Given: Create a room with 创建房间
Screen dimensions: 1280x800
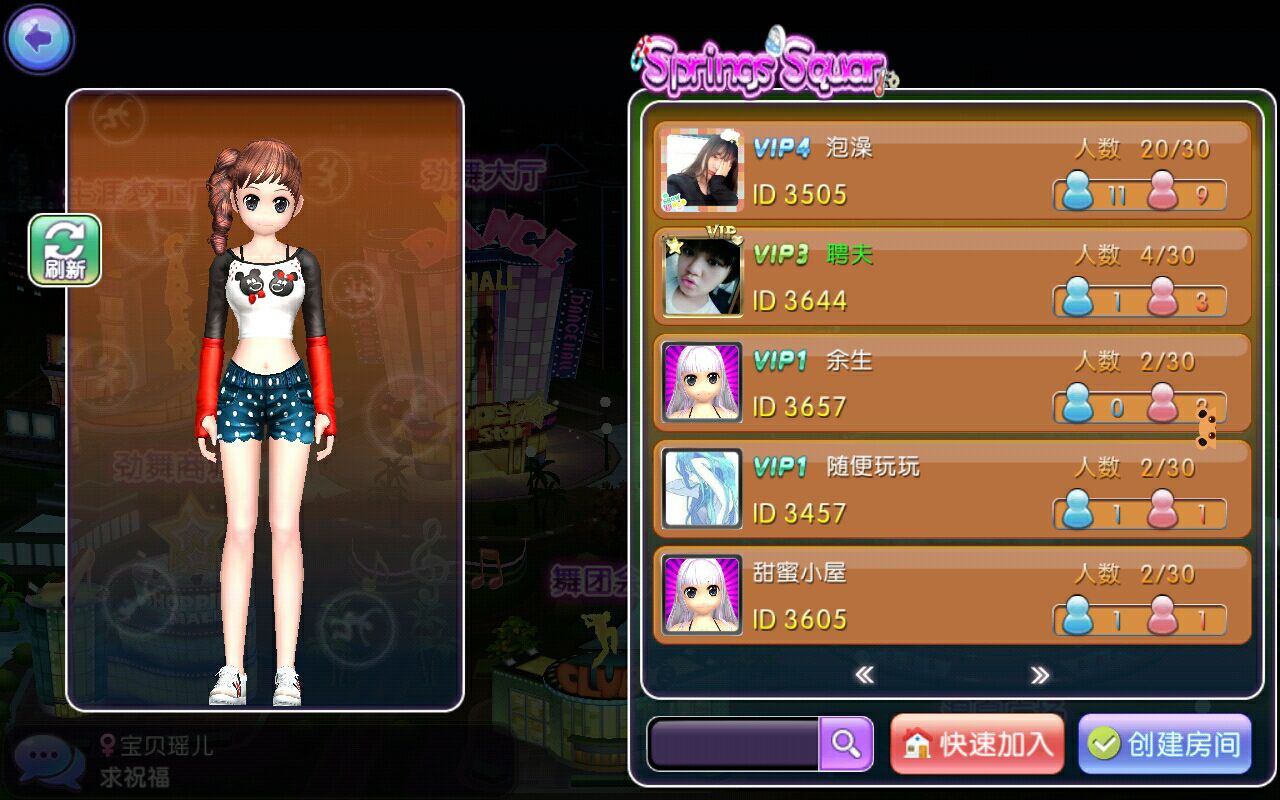Looking at the screenshot, I should coord(1165,744).
